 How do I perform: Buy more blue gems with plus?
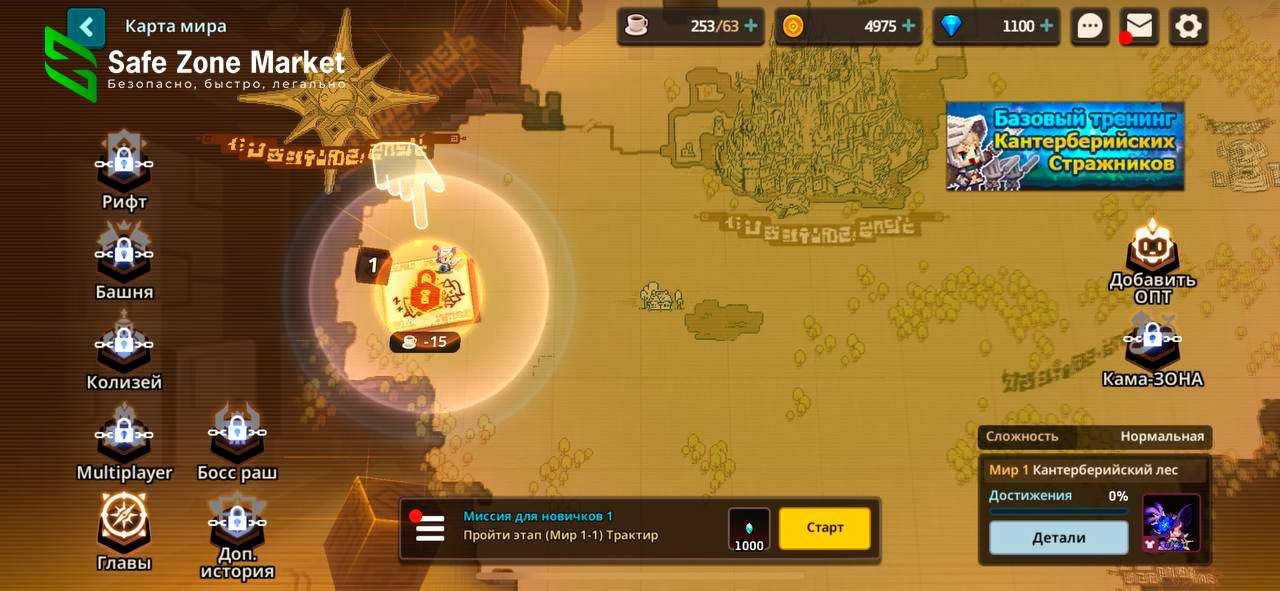(1046, 26)
